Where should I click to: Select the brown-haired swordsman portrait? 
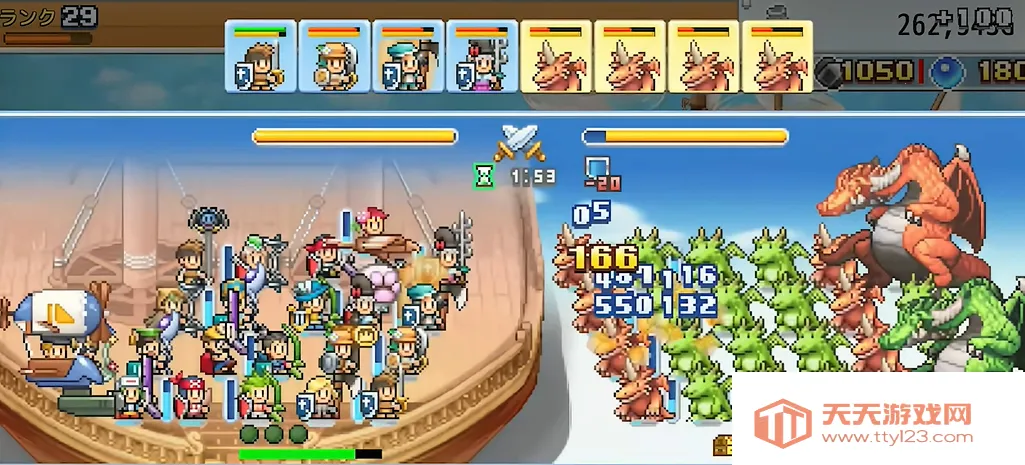260,57
